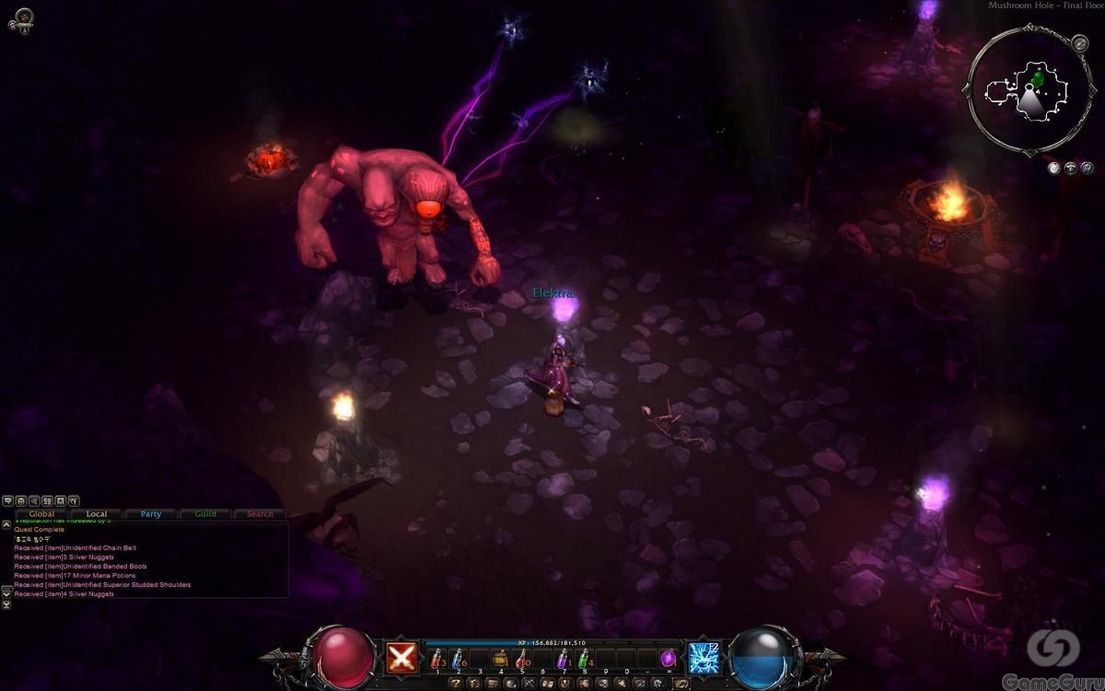Open the Local chat tab
The image size is (1105, 691).
tap(96, 514)
